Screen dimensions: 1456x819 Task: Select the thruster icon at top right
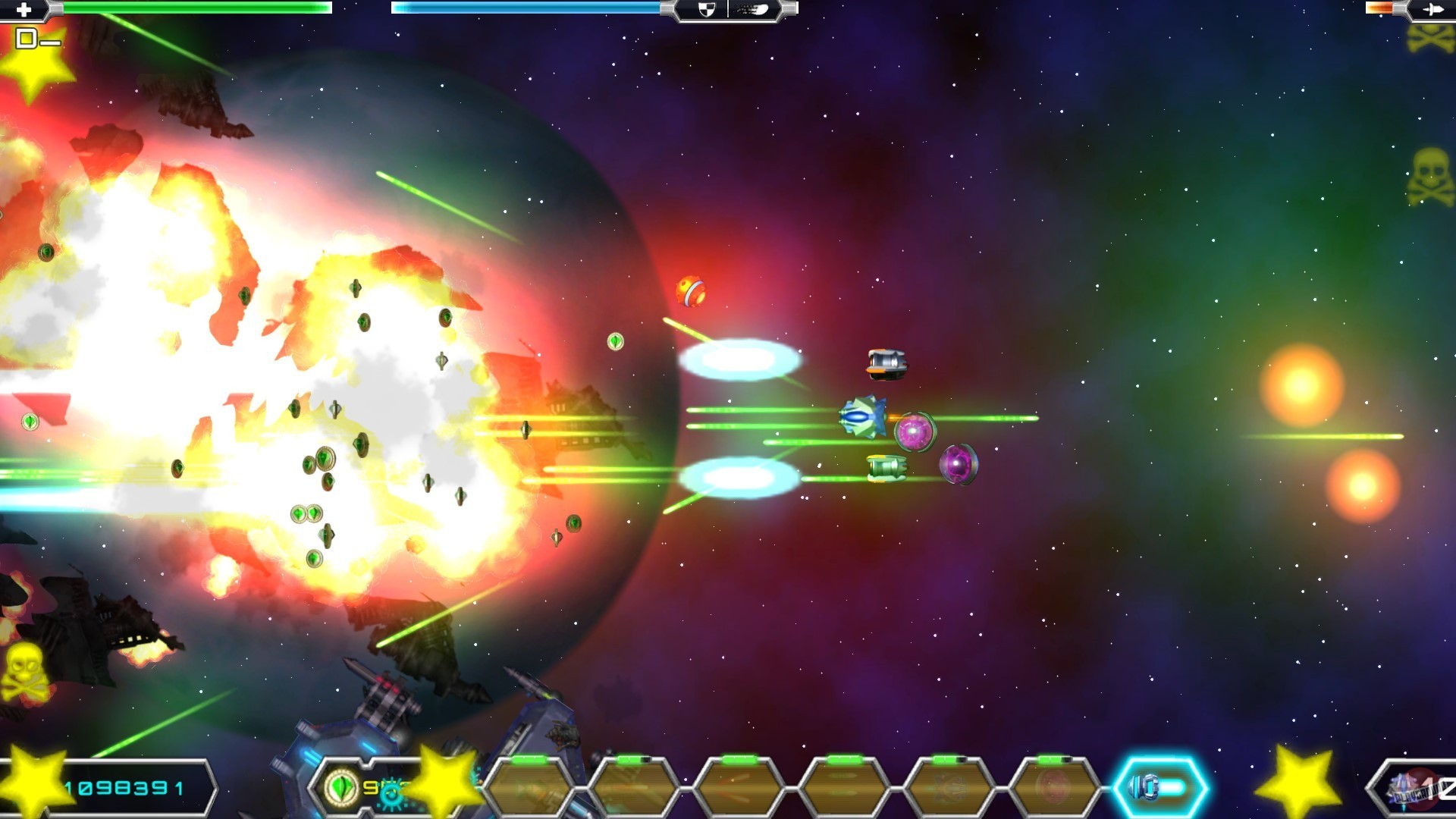[1432, 9]
